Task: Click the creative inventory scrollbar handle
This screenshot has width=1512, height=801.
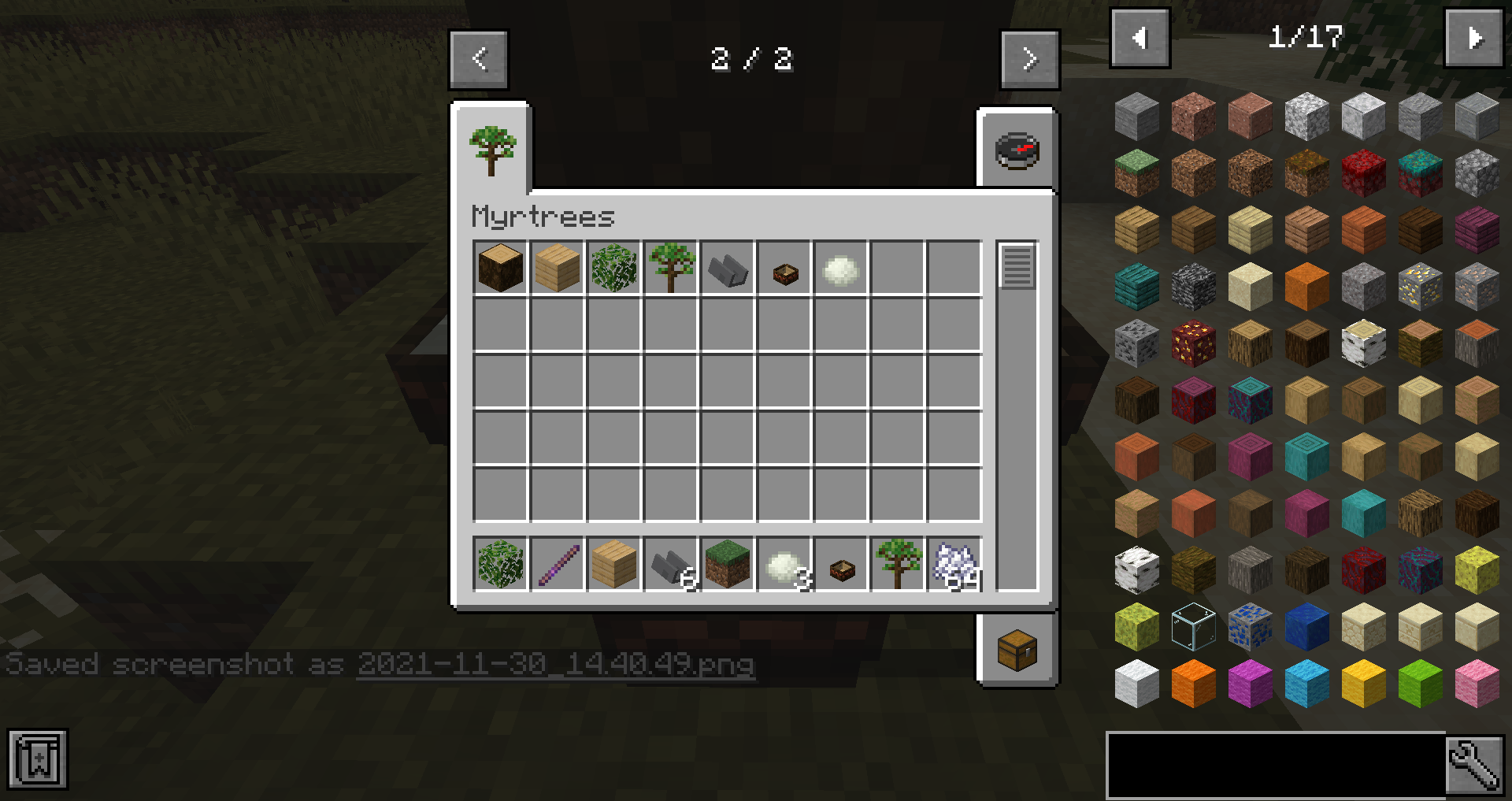Action: pos(1017,267)
